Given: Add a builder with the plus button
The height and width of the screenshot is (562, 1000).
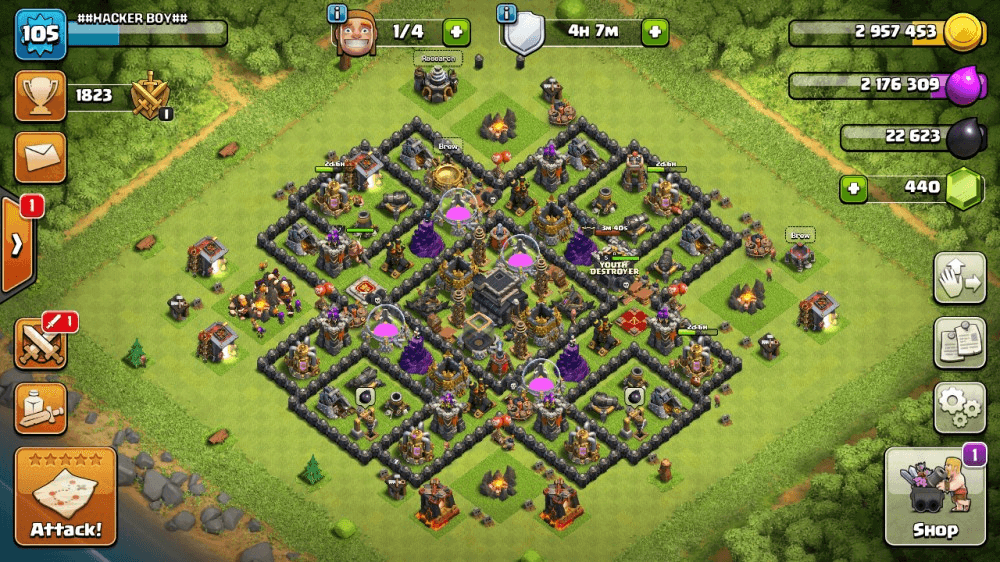Looking at the screenshot, I should 456,31.
